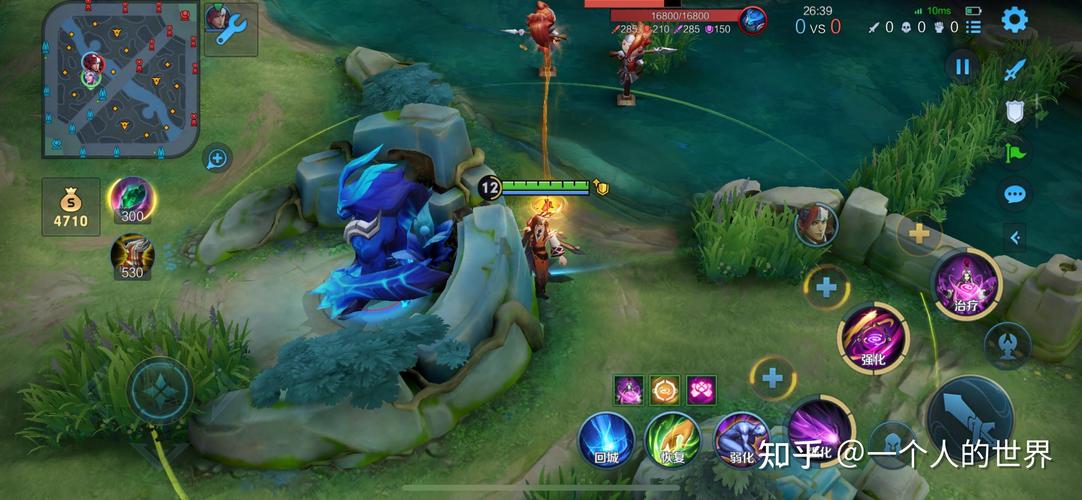Send the attack signal with the sword icon
The height and width of the screenshot is (500, 1082).
(1015, 70)
